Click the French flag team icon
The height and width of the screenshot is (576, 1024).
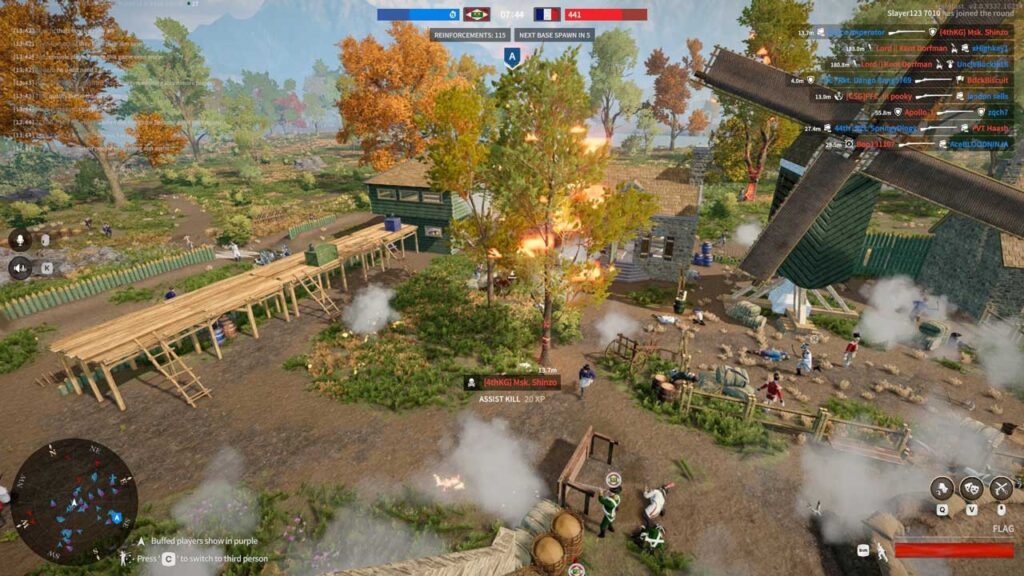tap(547, 15)
